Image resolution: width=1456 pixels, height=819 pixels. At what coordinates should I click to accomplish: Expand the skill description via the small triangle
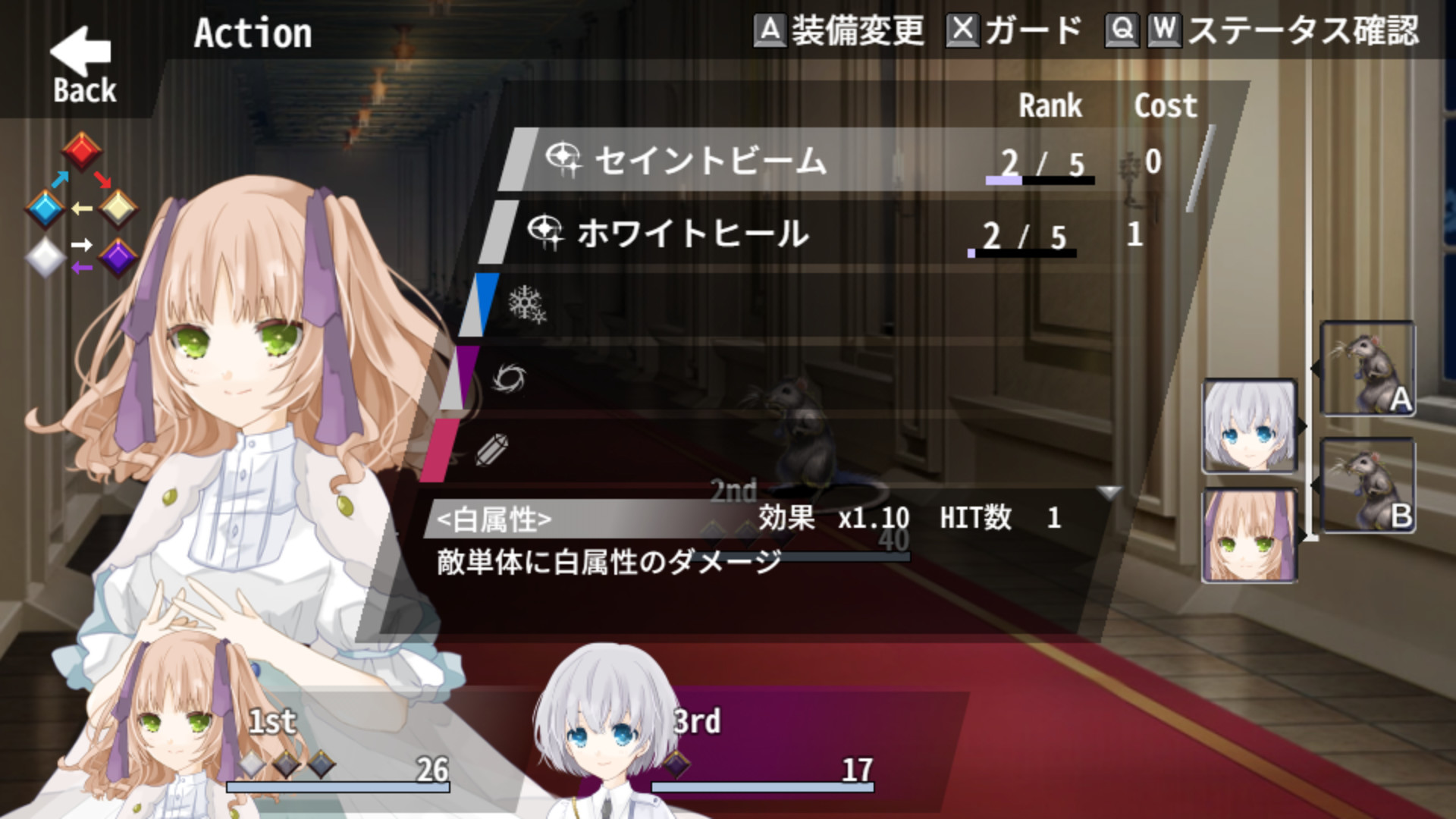(1109, 493)
